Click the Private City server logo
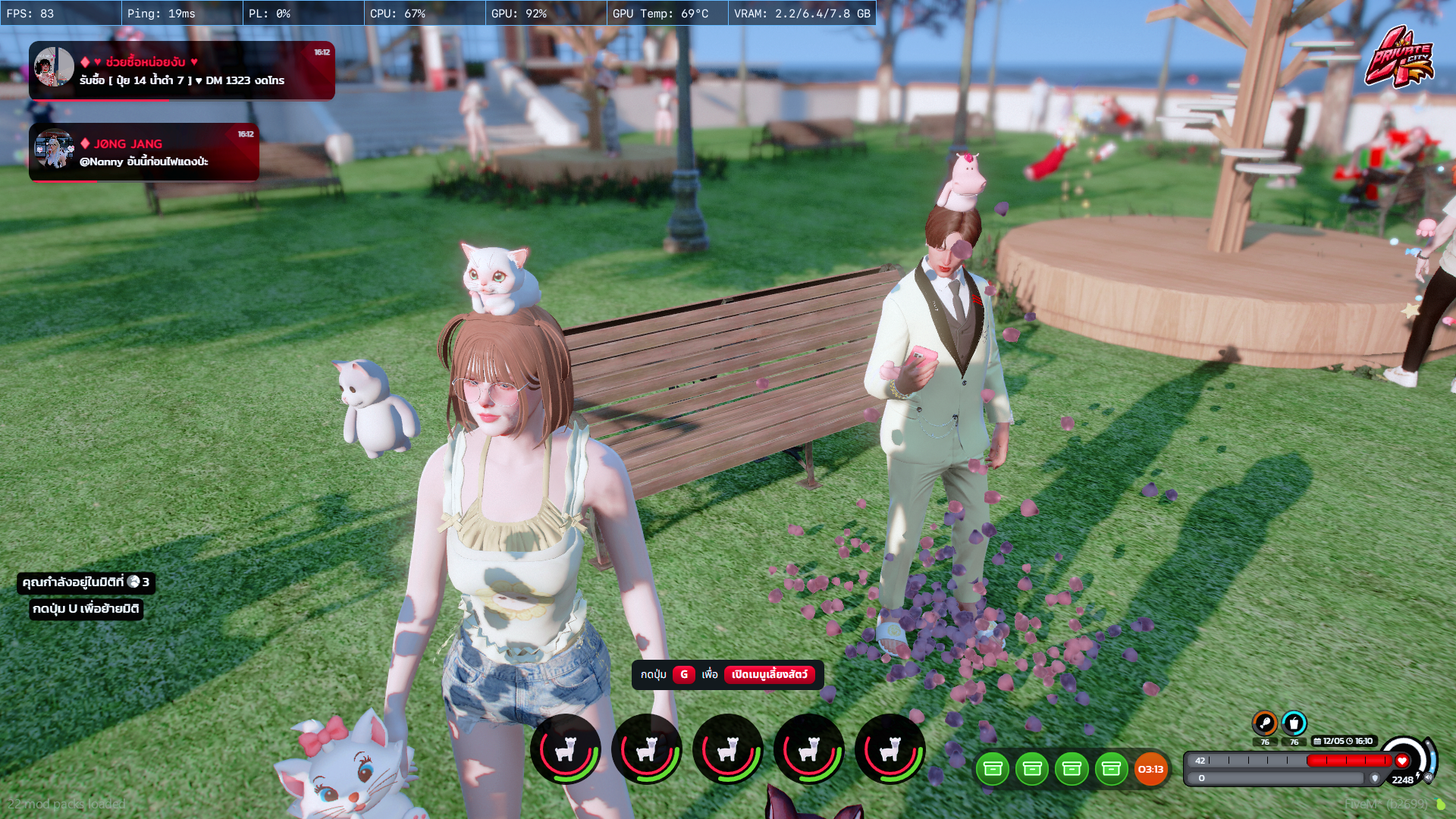 [1399, 58]
